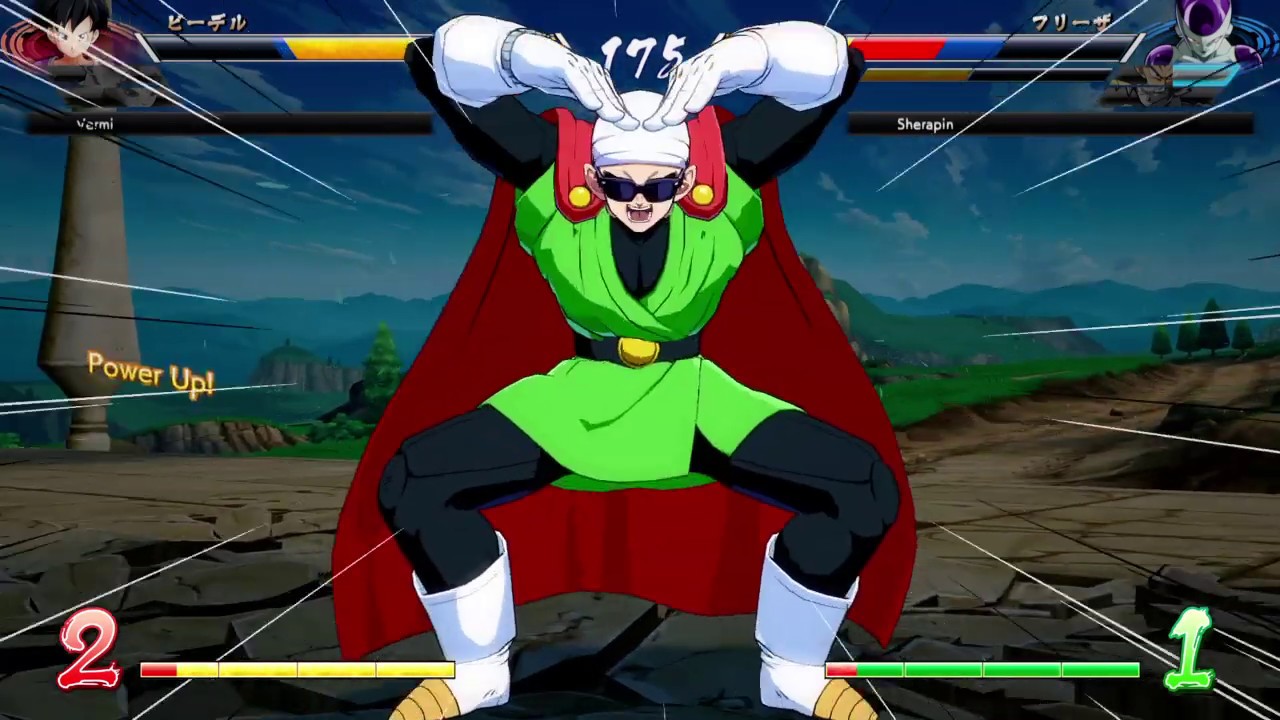
Task: Toggle Videl's nameplate ビーデル
Action: pyautogui.click(x=206, y=24)
